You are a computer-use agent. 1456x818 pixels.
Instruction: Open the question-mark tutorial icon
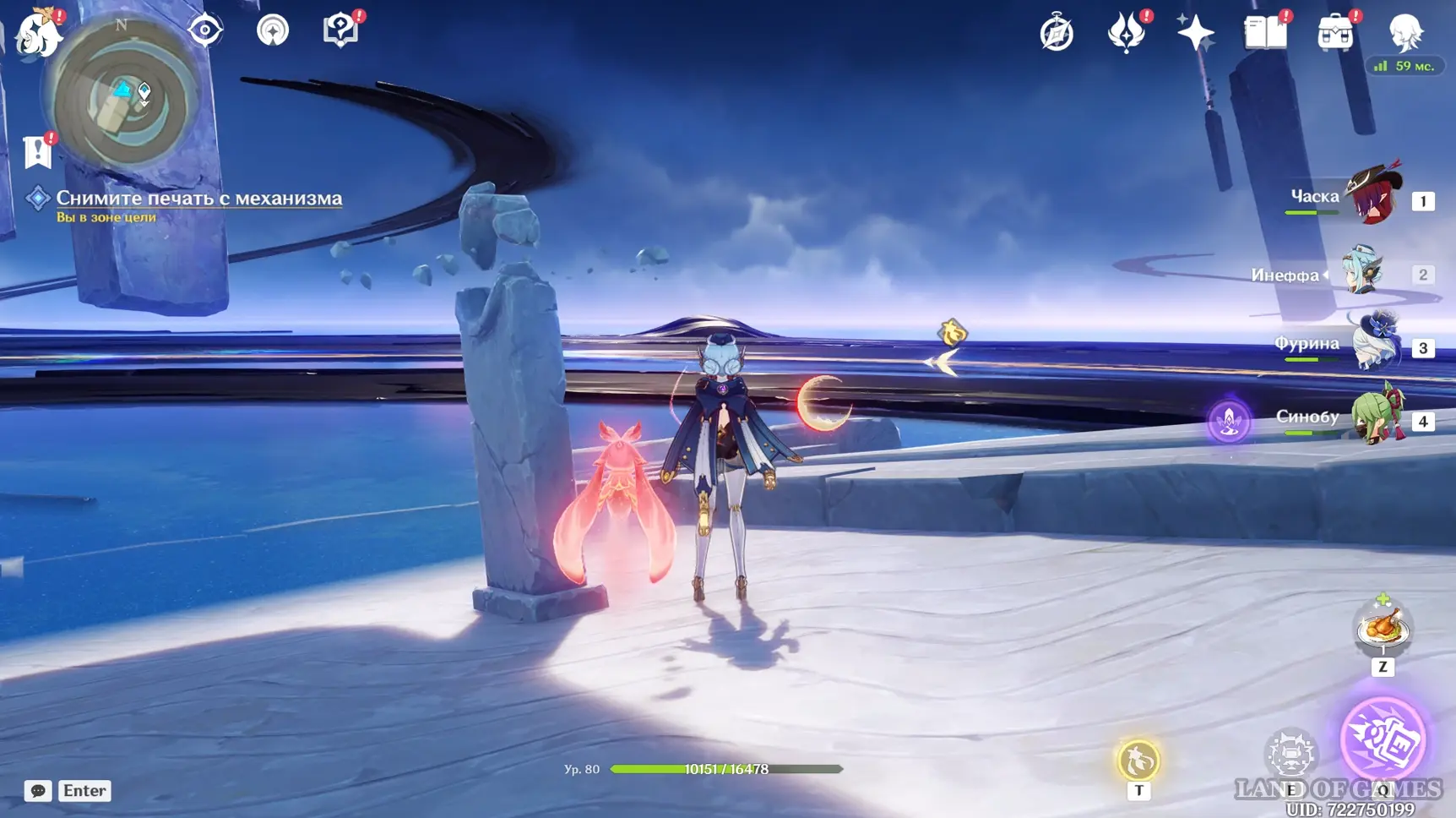tap(340, 30)
